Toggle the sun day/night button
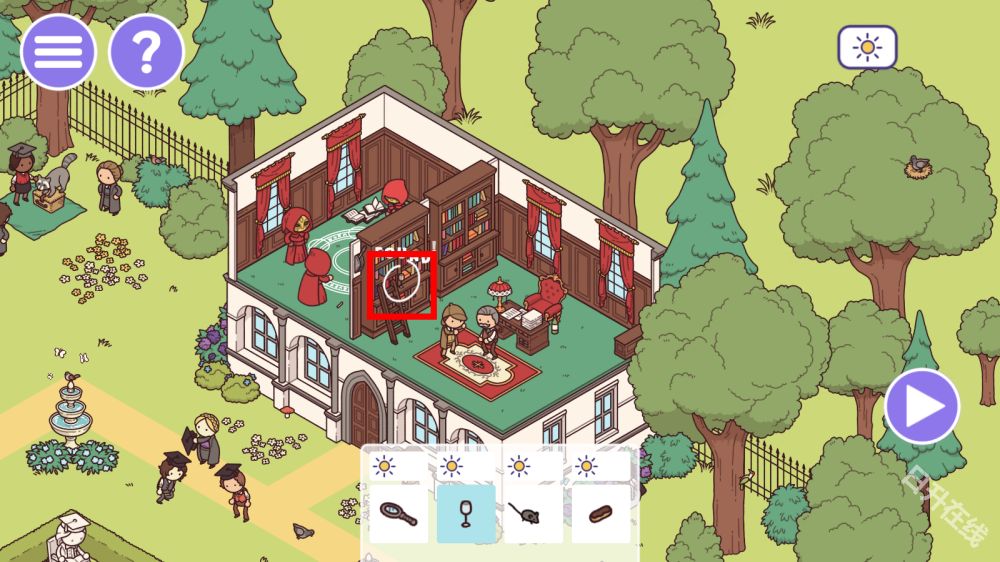This screenshot has width=1000, height=562. 867,47
